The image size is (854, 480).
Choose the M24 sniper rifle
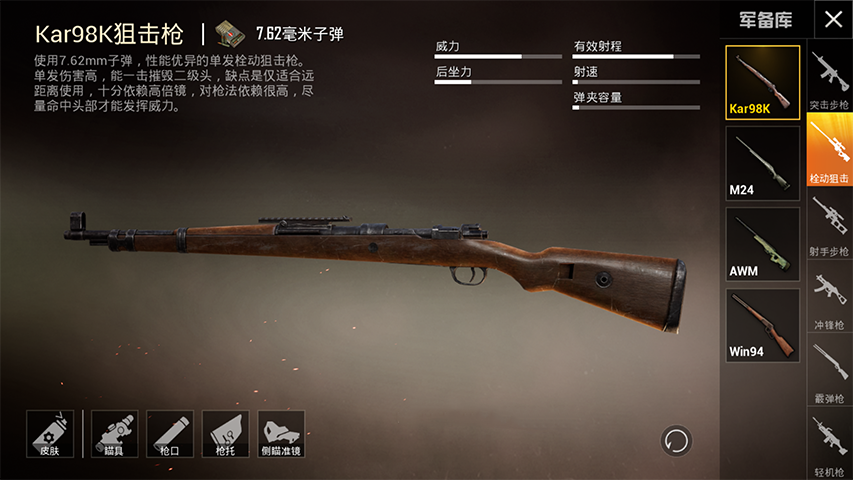(x=762, y=164)
